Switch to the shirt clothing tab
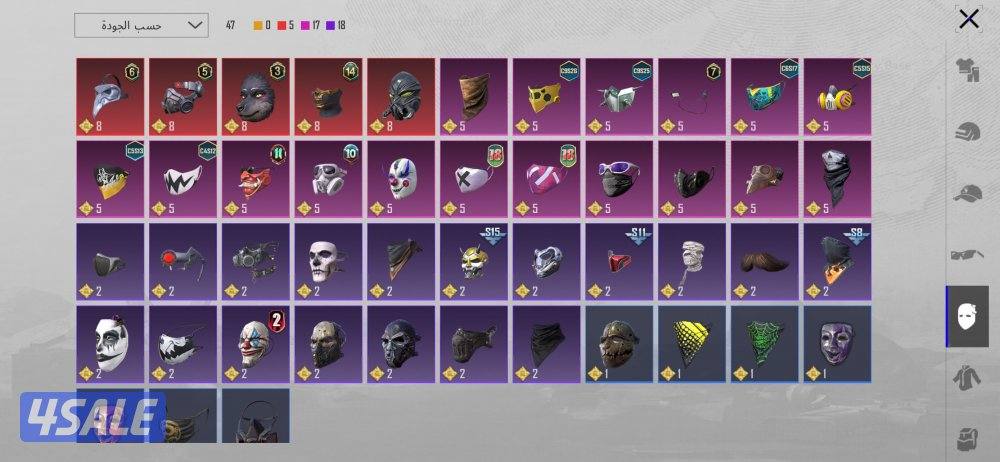 tap(967, 69)
